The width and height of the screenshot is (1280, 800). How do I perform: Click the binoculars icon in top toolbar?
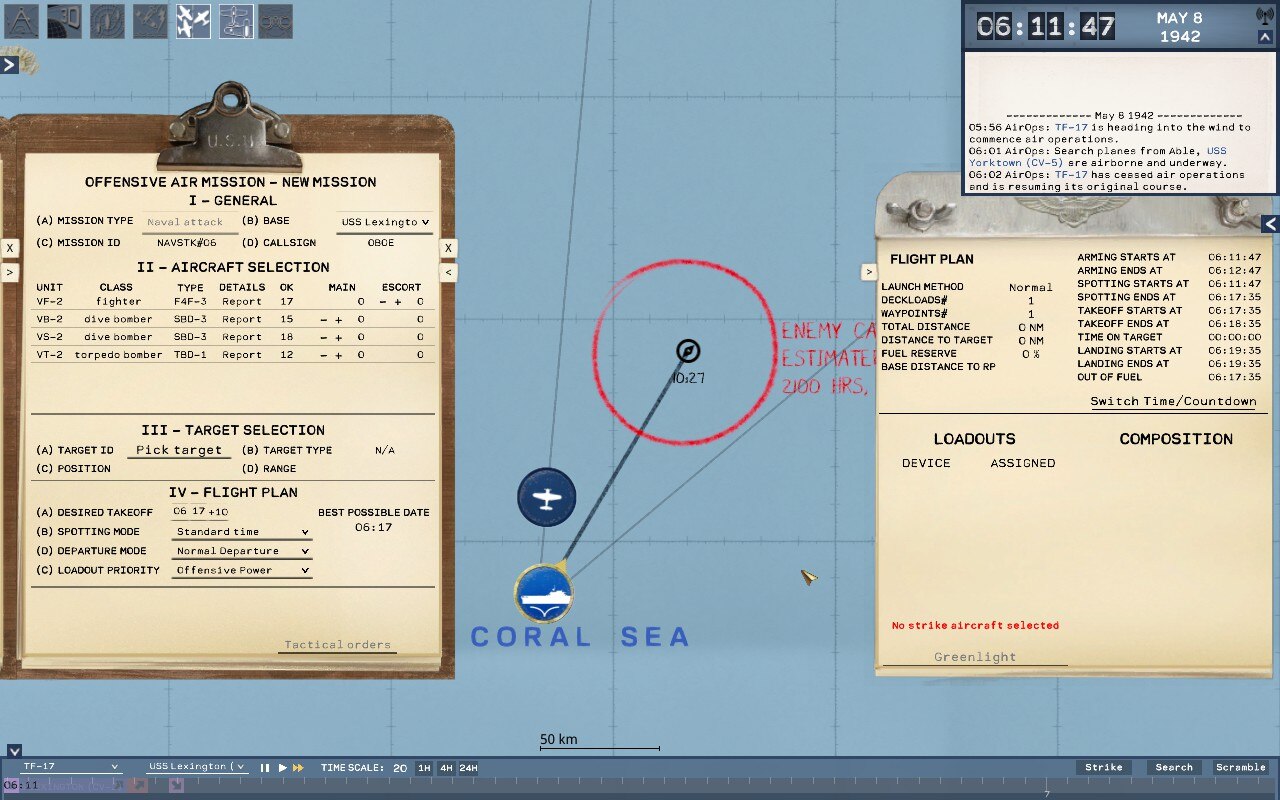[276, 22]
